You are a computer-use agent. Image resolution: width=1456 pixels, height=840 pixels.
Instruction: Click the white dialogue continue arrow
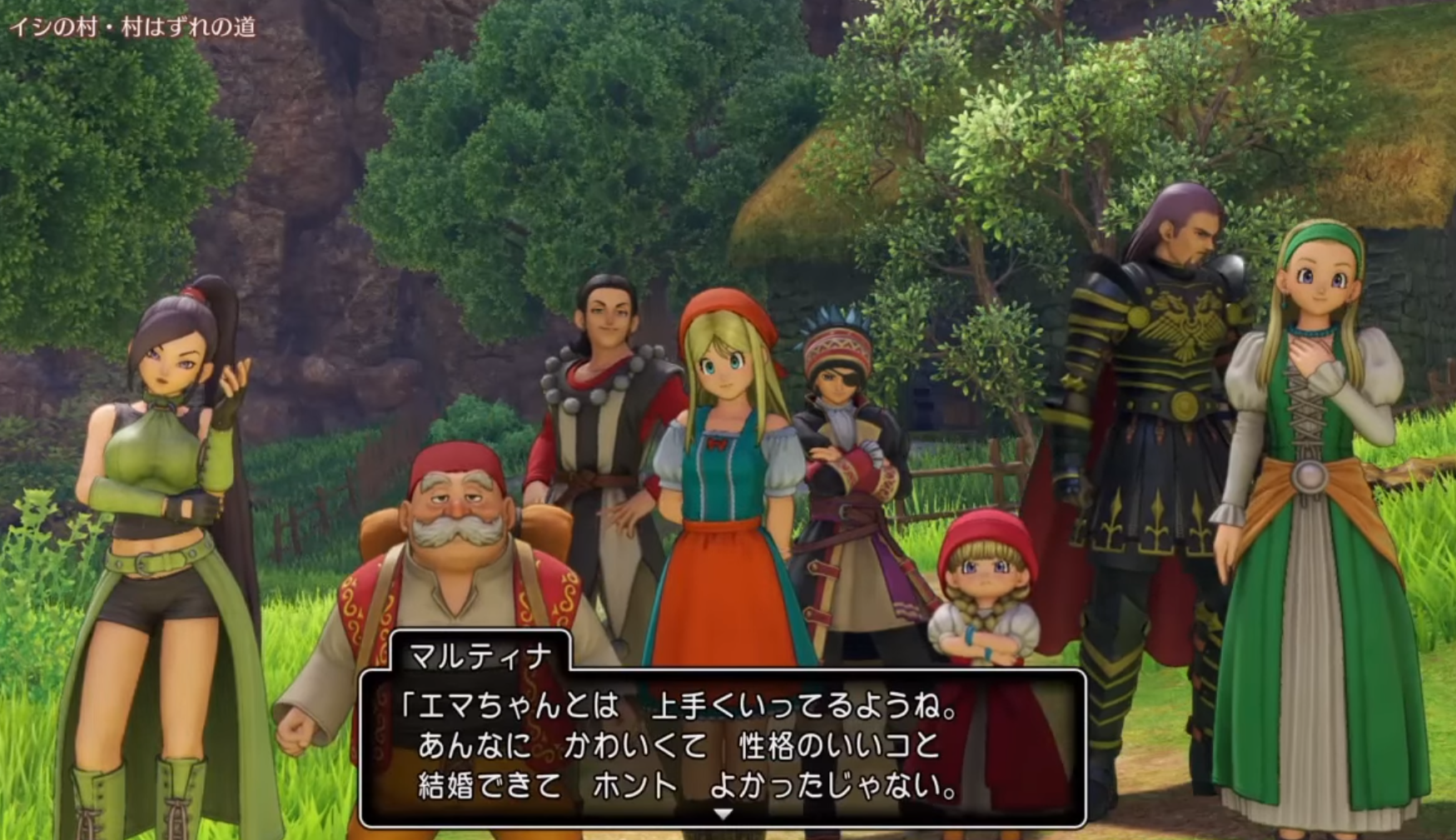723,813
